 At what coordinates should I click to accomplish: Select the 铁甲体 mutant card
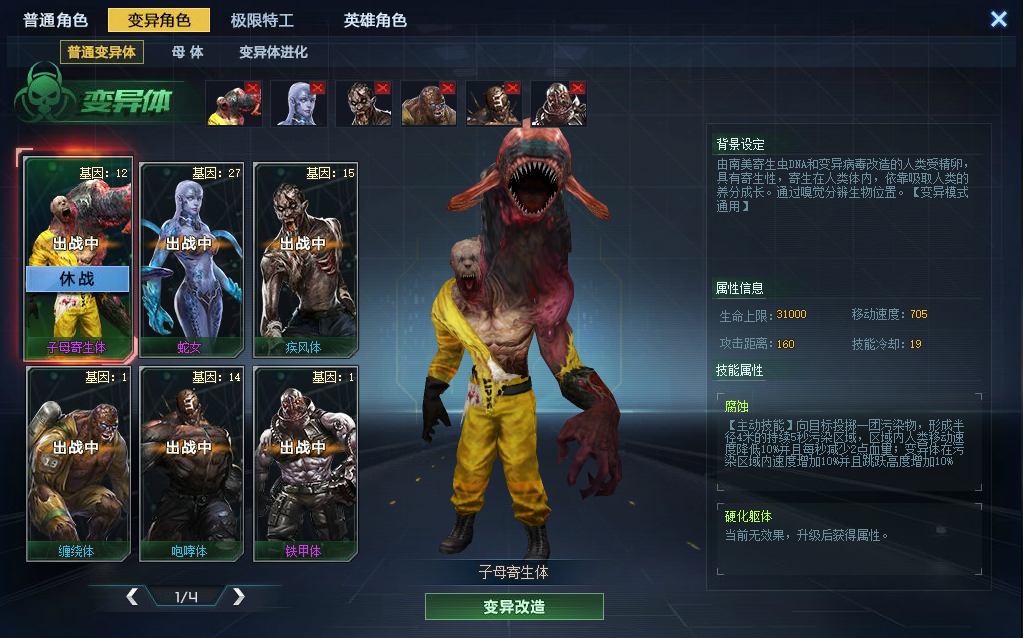[305, 463]
